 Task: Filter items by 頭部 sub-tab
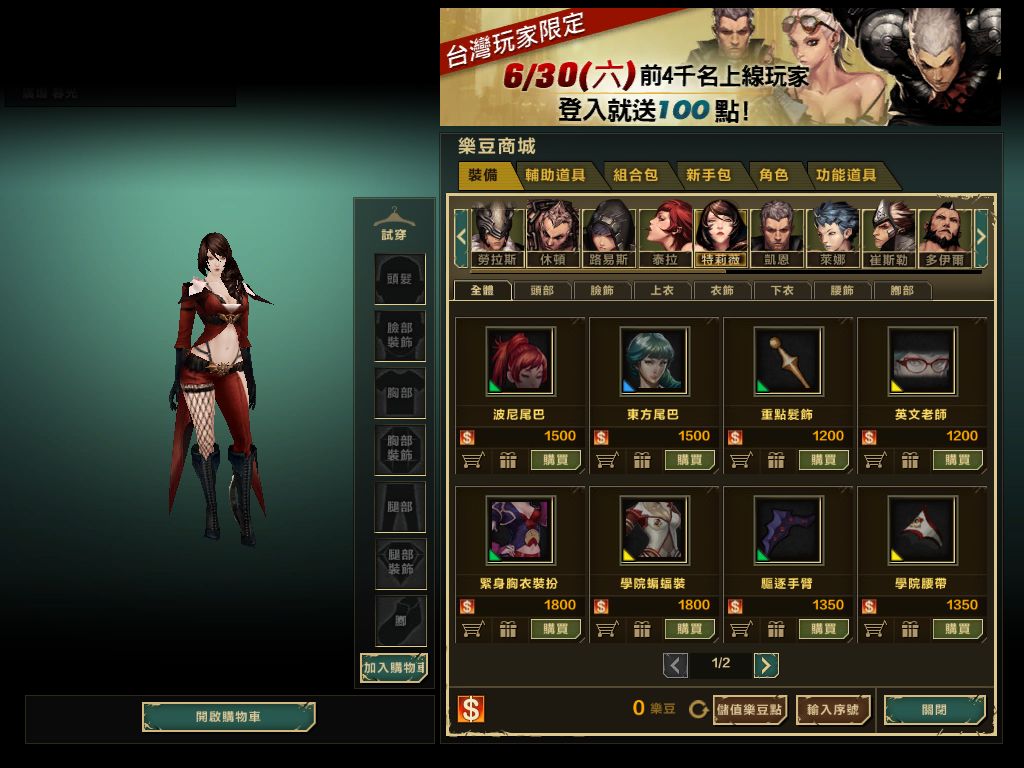542,291
